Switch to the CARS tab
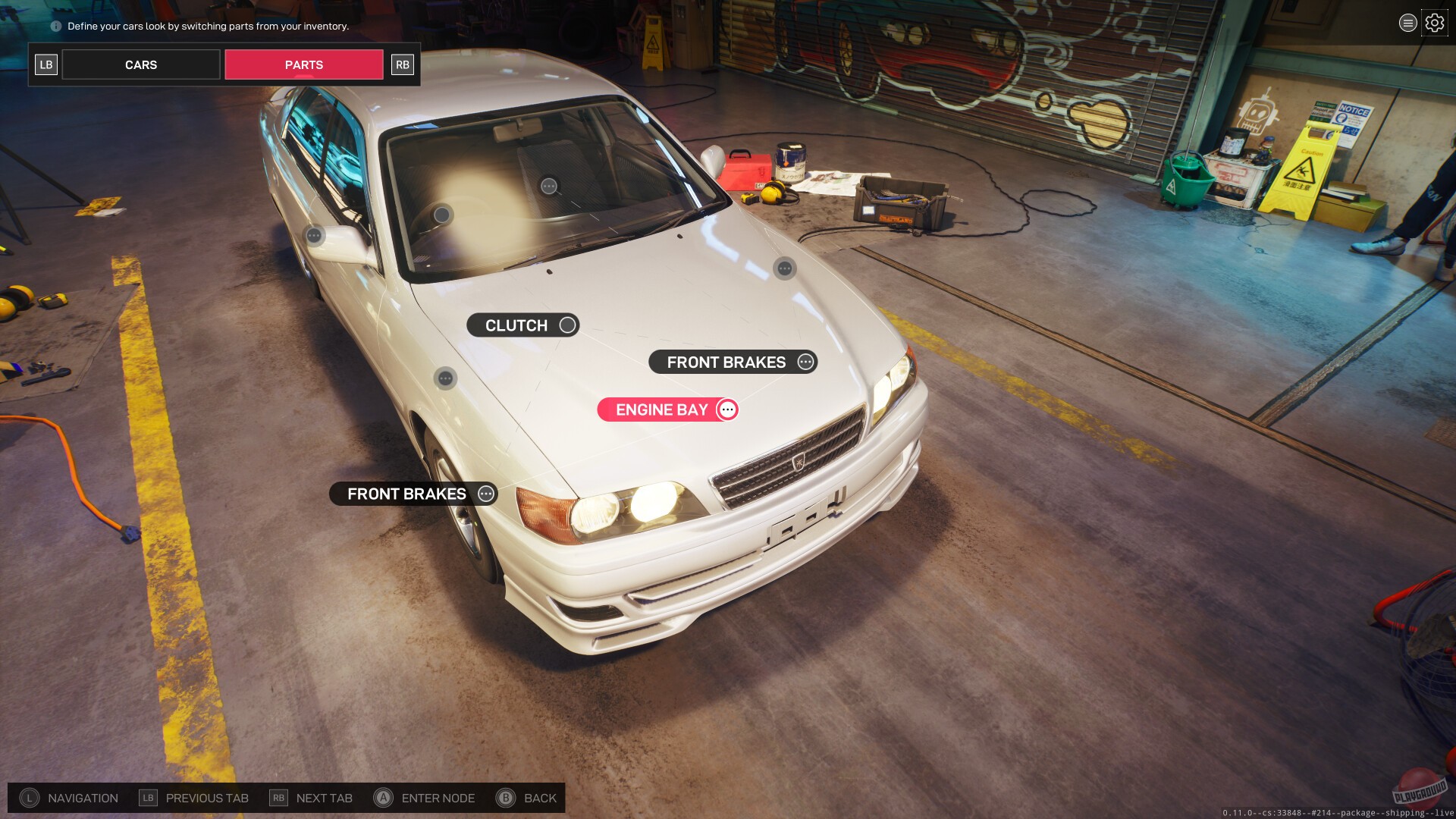 click(x=140, y=64)
